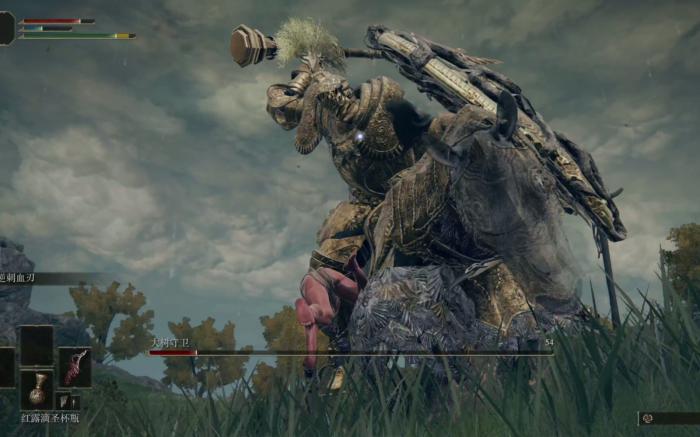
Task: Select the Flask of Crimson Tears slot
Action: coord(37,389)
